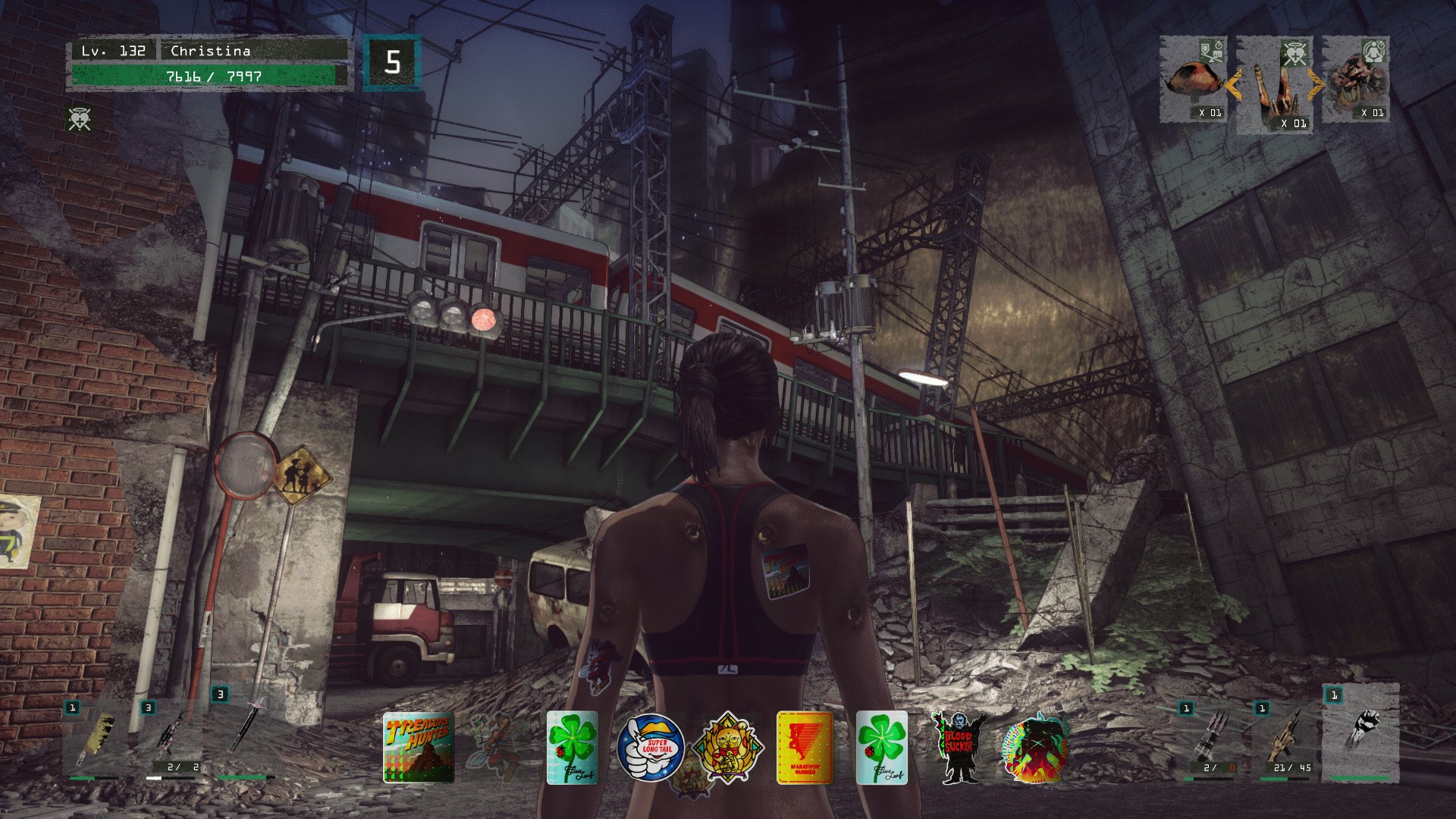1456x819 pixels.
Task: Select the flaming dark figure decal
Action: tap(1036, 748)
